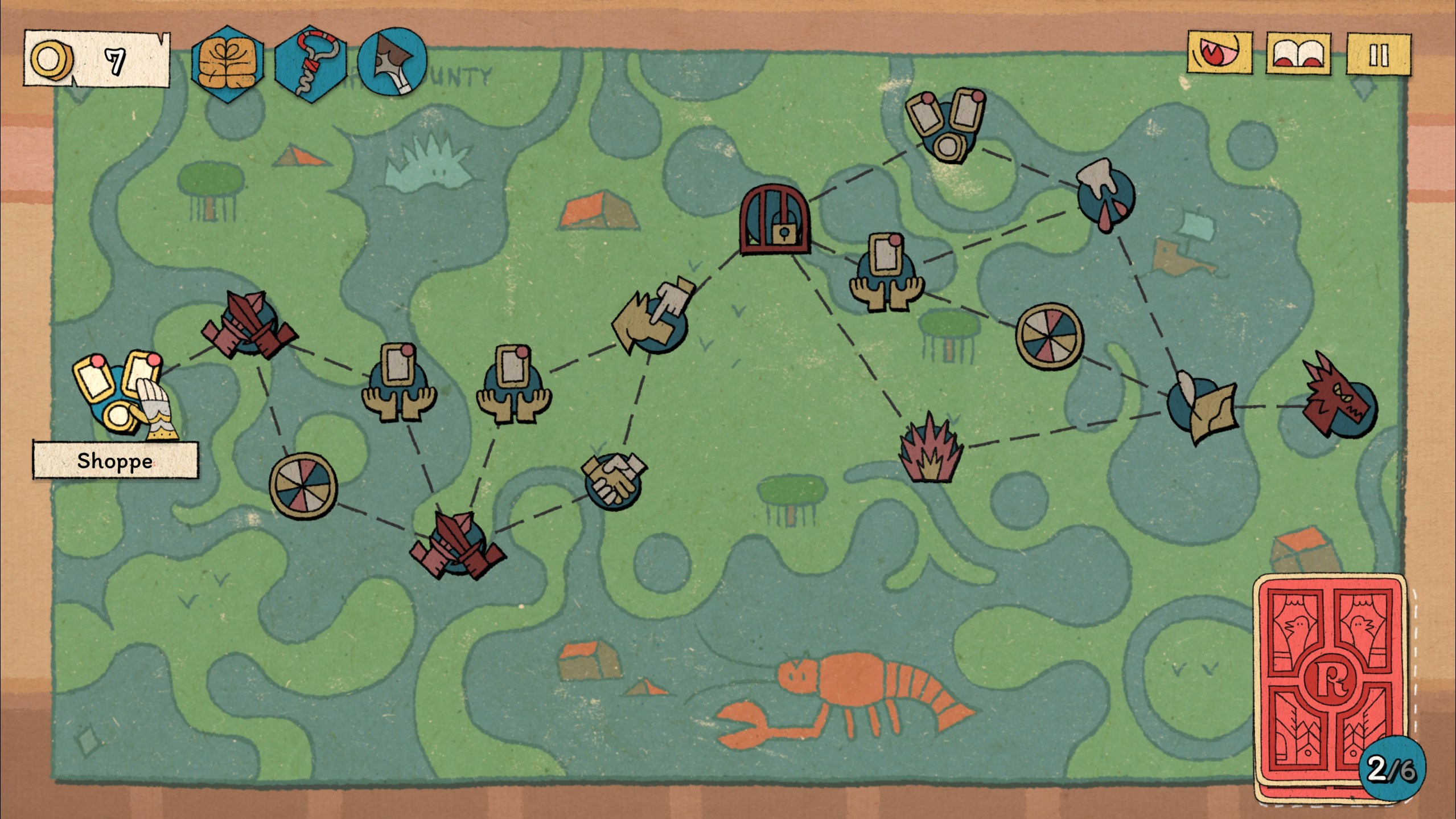Click the red eye button
Screen dimensions: 1456x819
click(x=1219, y=54)
